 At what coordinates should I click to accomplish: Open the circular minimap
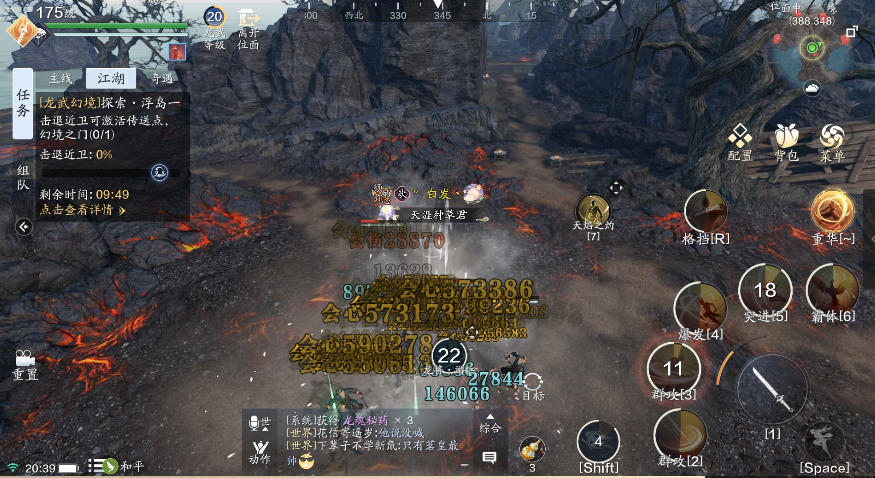(814, 47)
